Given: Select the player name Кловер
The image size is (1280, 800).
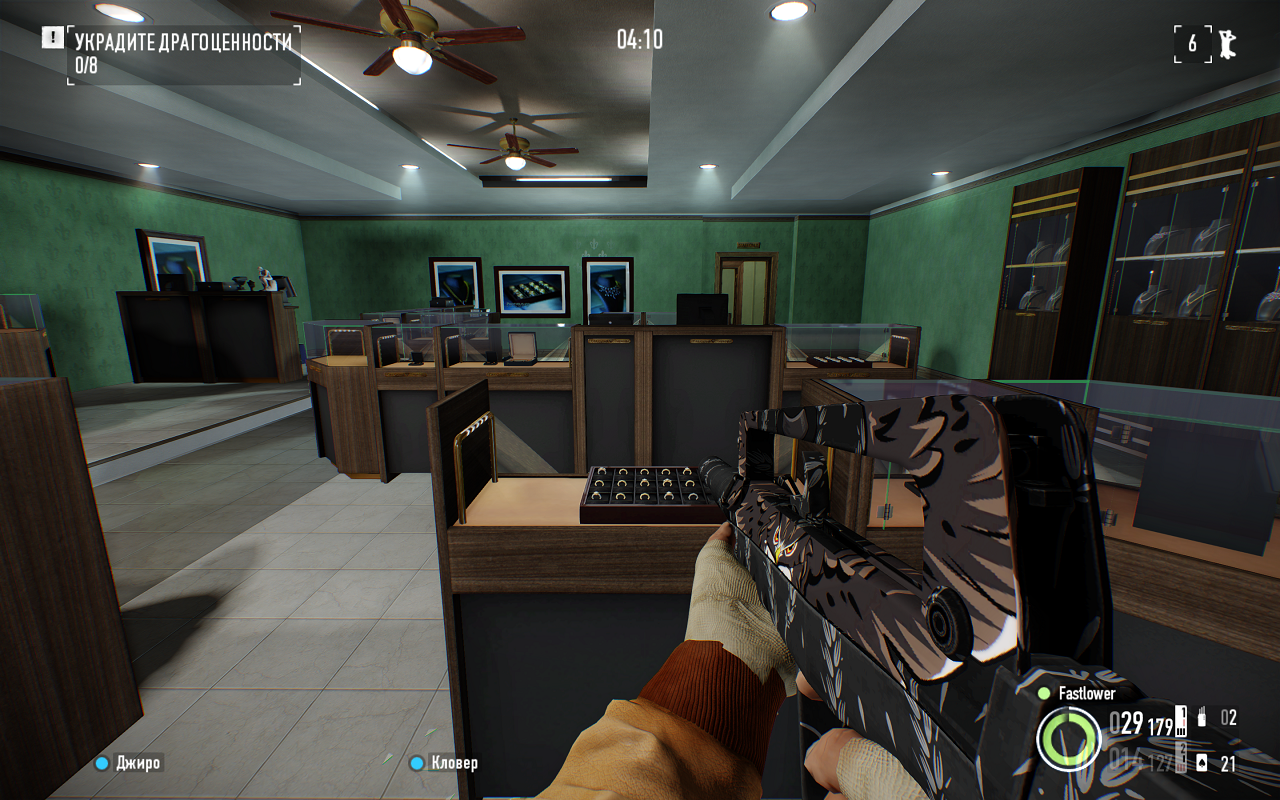Looking at the screenshot, I should [453, 763].
